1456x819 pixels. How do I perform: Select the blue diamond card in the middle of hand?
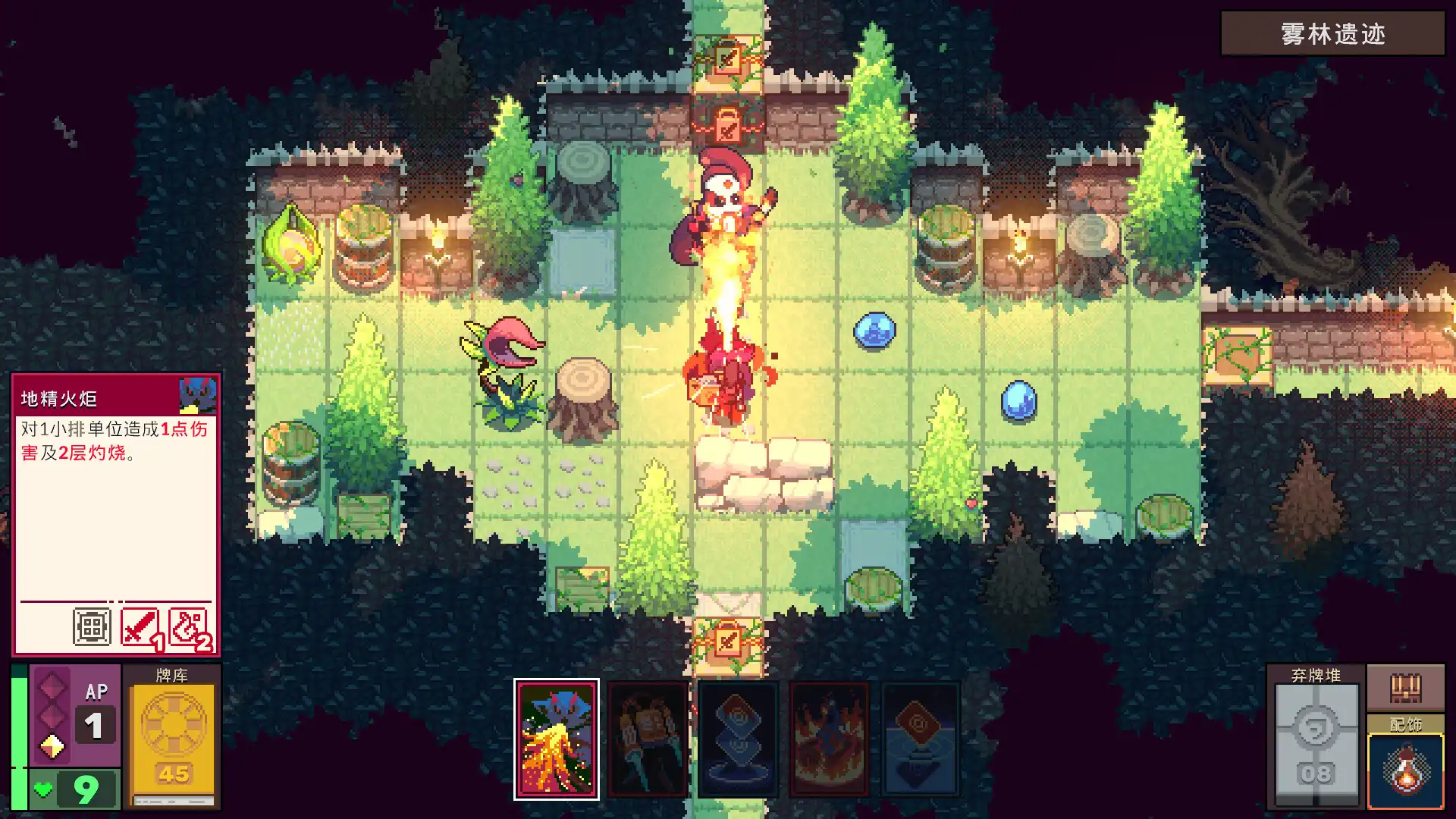point(737,739)
